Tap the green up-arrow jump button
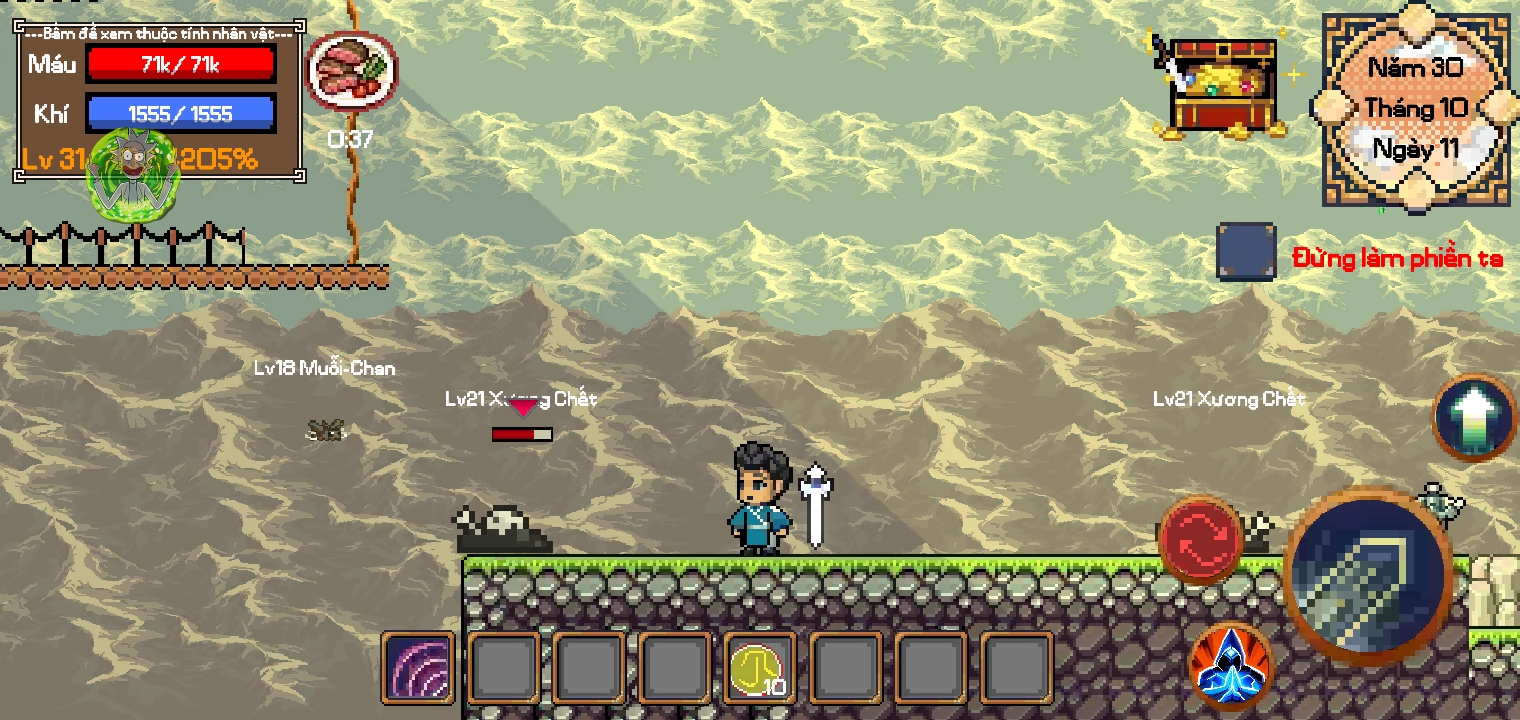The image size is (1520, 720). coord(1474,418)
